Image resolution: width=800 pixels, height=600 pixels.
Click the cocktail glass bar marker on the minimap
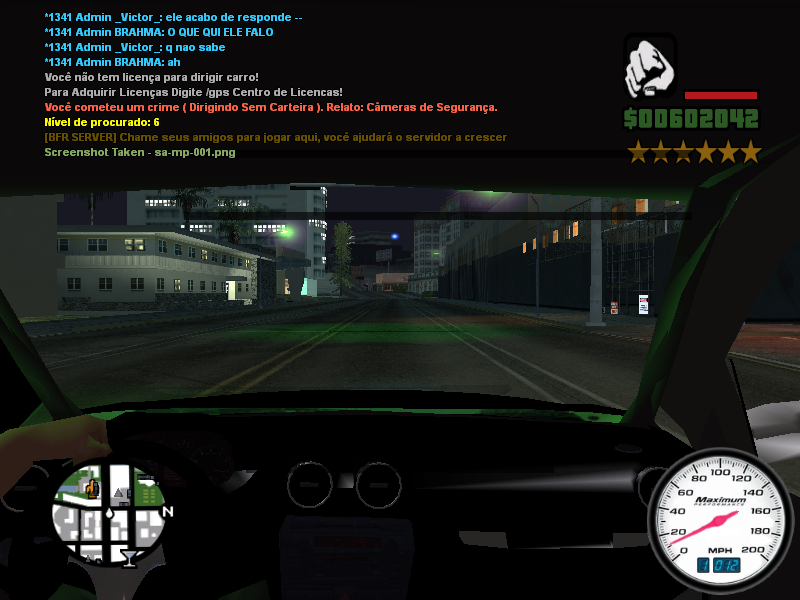[x=129, y=556]
